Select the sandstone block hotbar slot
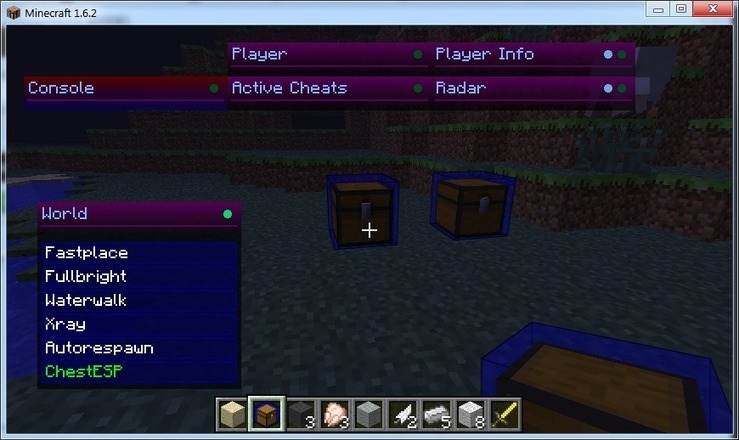 coord(233,414)
